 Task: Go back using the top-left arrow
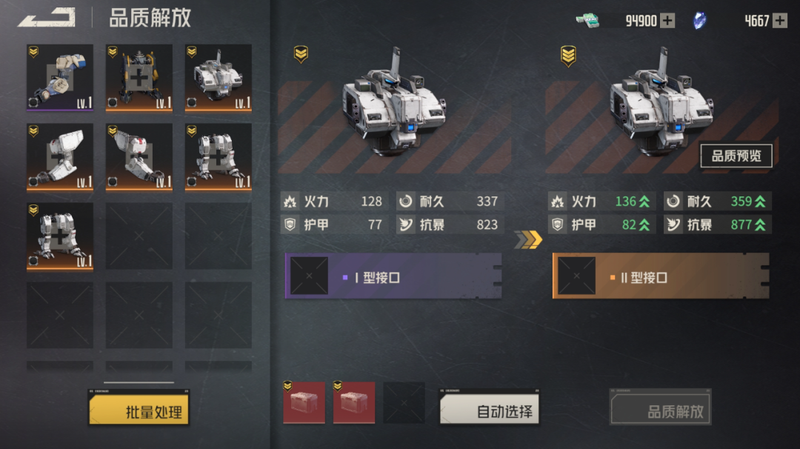[46, 17]
